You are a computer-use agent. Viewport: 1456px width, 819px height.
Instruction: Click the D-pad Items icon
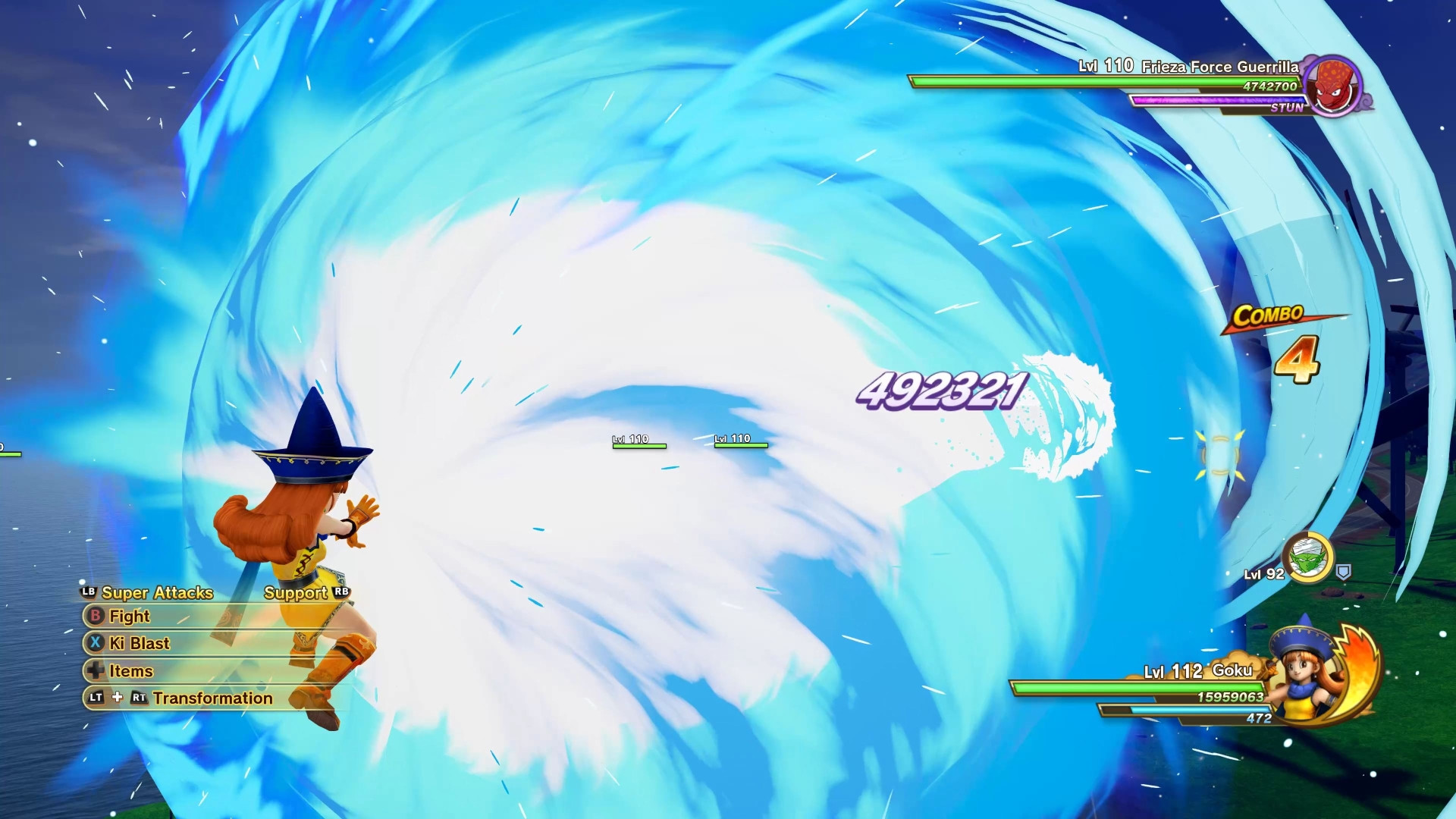pyautogui.click(x=96, y=671)
